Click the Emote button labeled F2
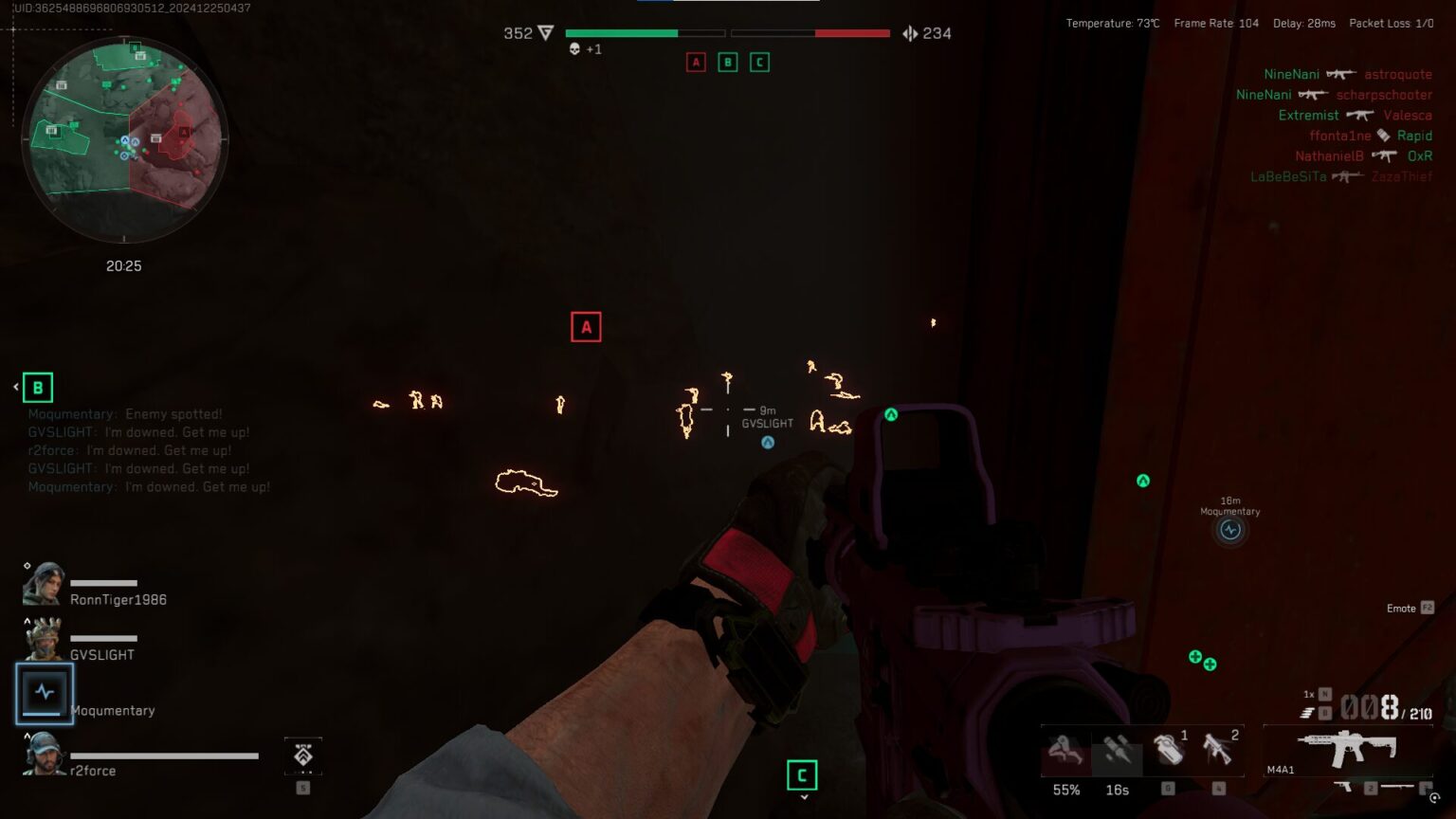1456x819 pixels. coord(1405,608)
